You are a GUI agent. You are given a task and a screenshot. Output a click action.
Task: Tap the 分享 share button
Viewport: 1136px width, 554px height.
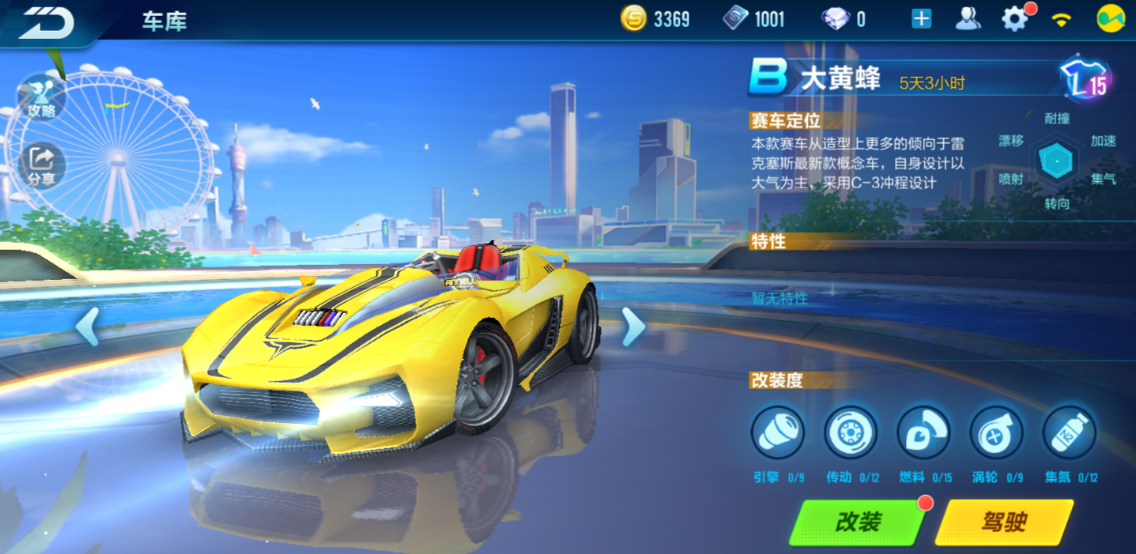click(41, 165)
